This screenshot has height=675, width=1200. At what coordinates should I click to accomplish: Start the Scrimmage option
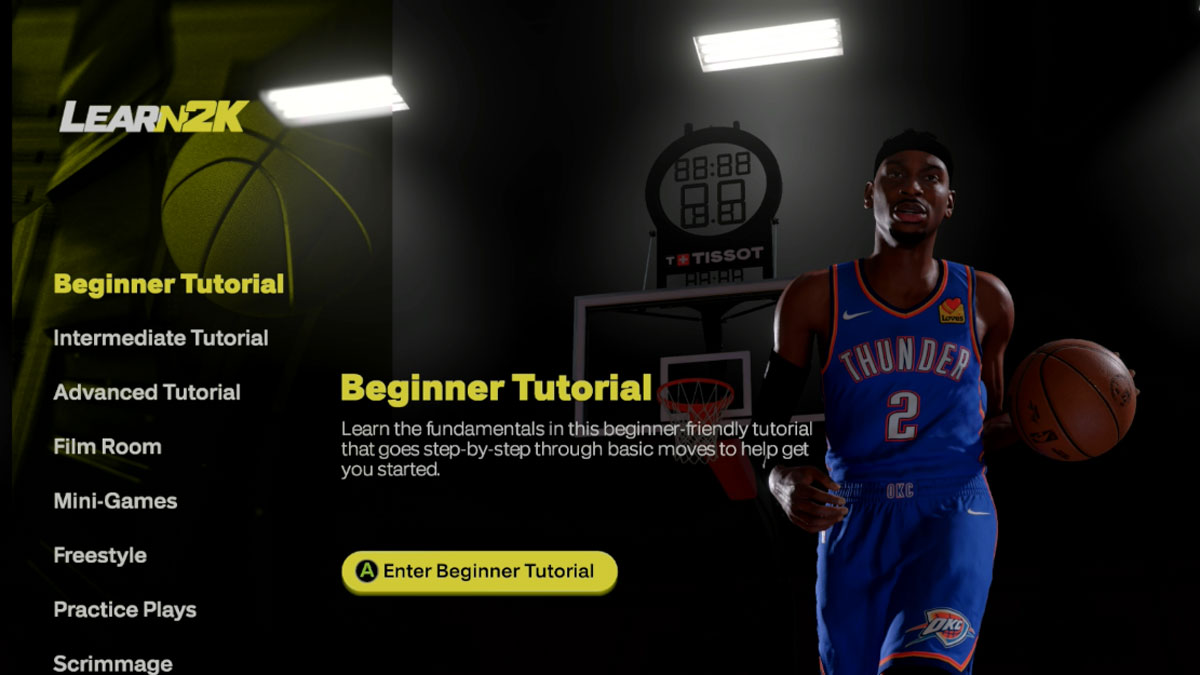(x=112, y=663)
